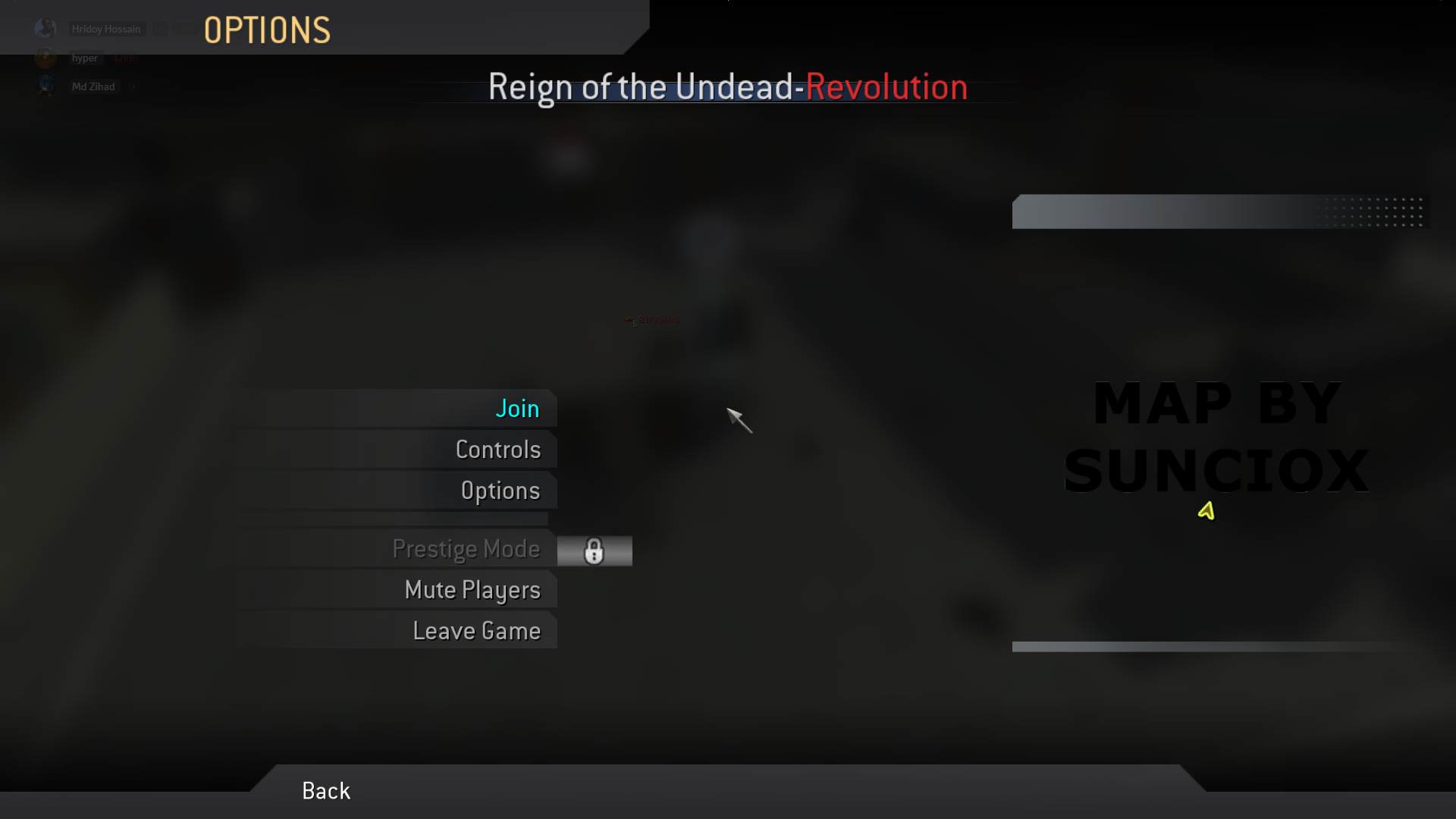Expand the Prestige Mode entry
Image resolution: width=1456 pixels, height=819 pixels.
(467, 549)
